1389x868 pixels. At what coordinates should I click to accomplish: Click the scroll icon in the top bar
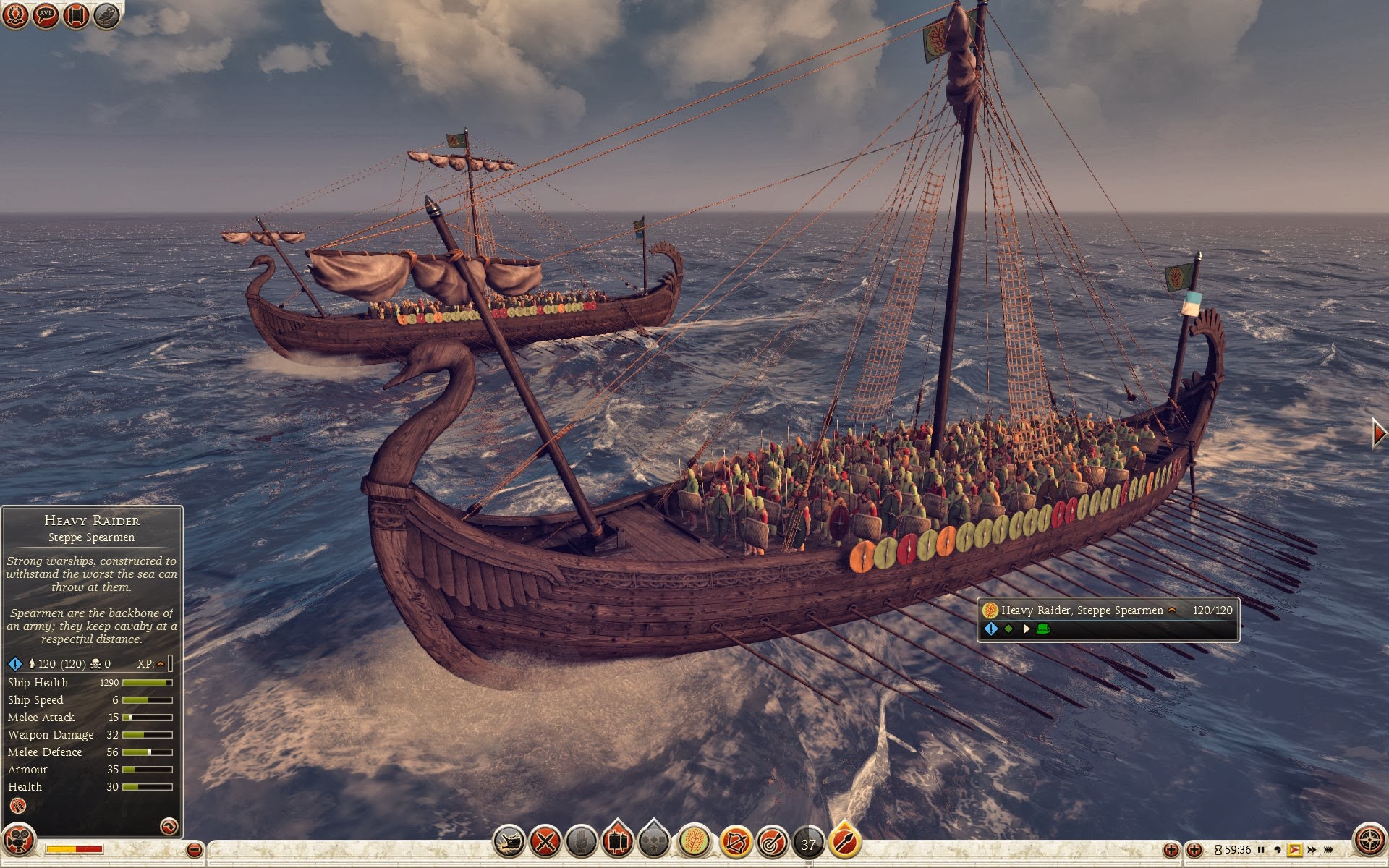pos(76,15)
